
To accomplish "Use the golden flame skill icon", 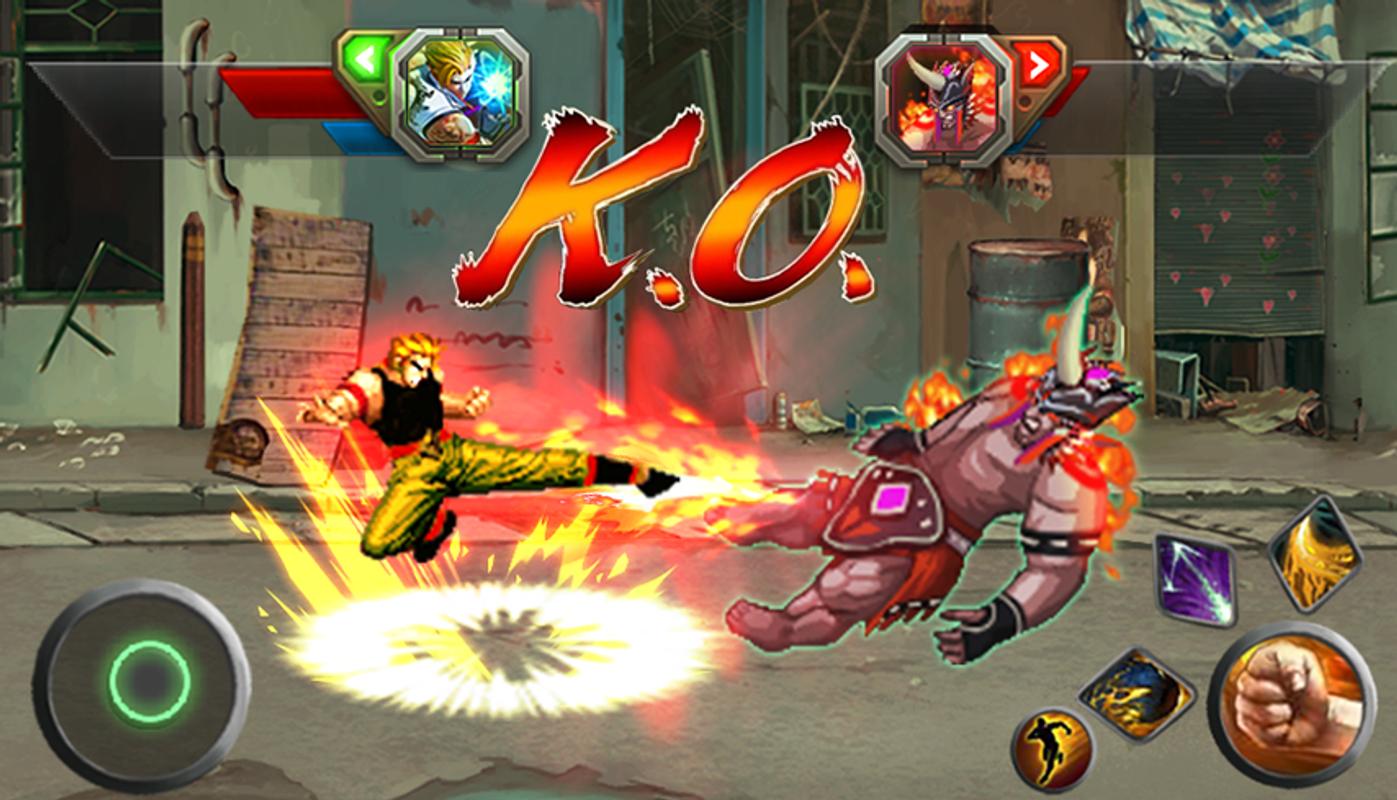I will coord(1314,553).
